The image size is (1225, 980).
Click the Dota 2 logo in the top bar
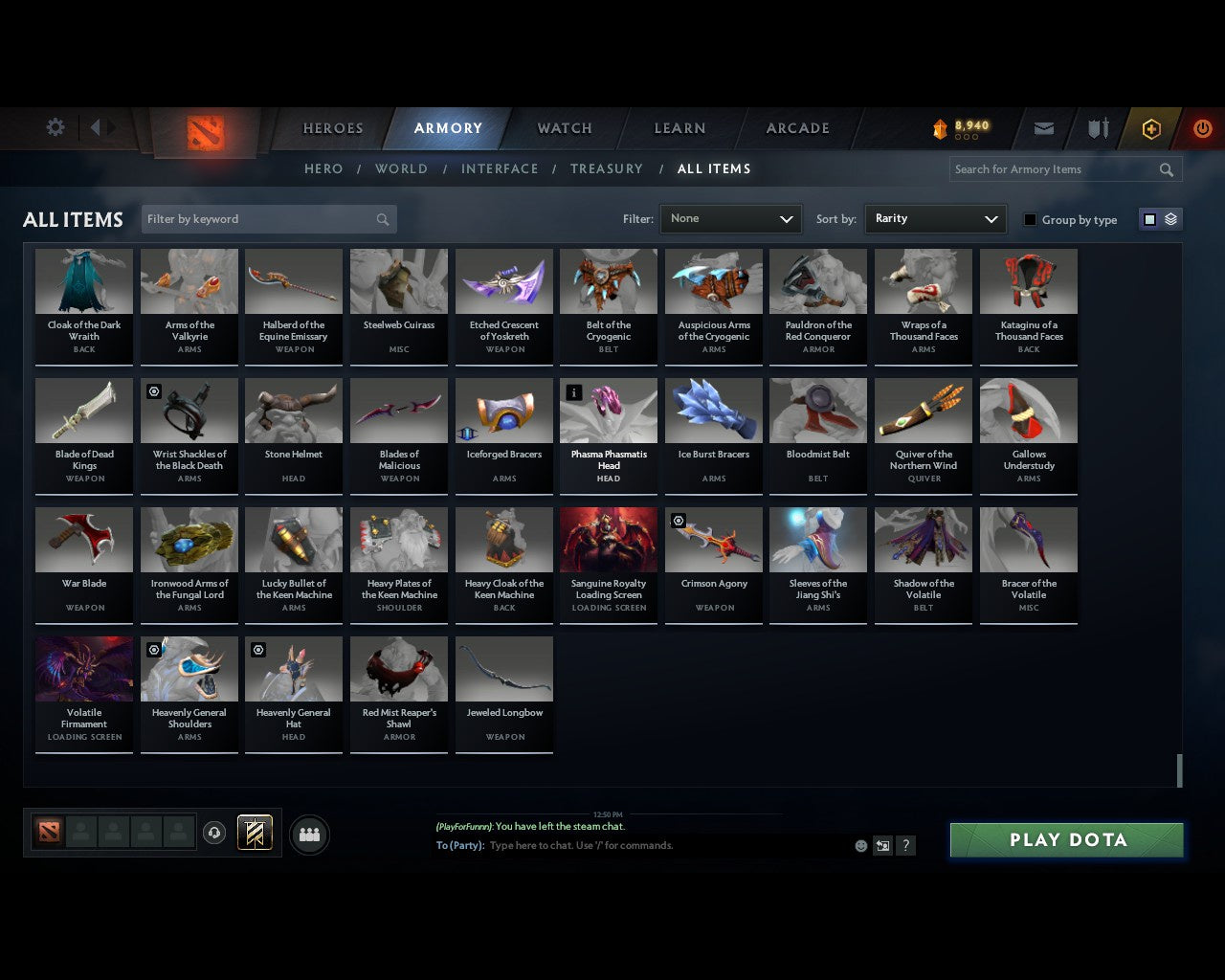pos(204,132)
